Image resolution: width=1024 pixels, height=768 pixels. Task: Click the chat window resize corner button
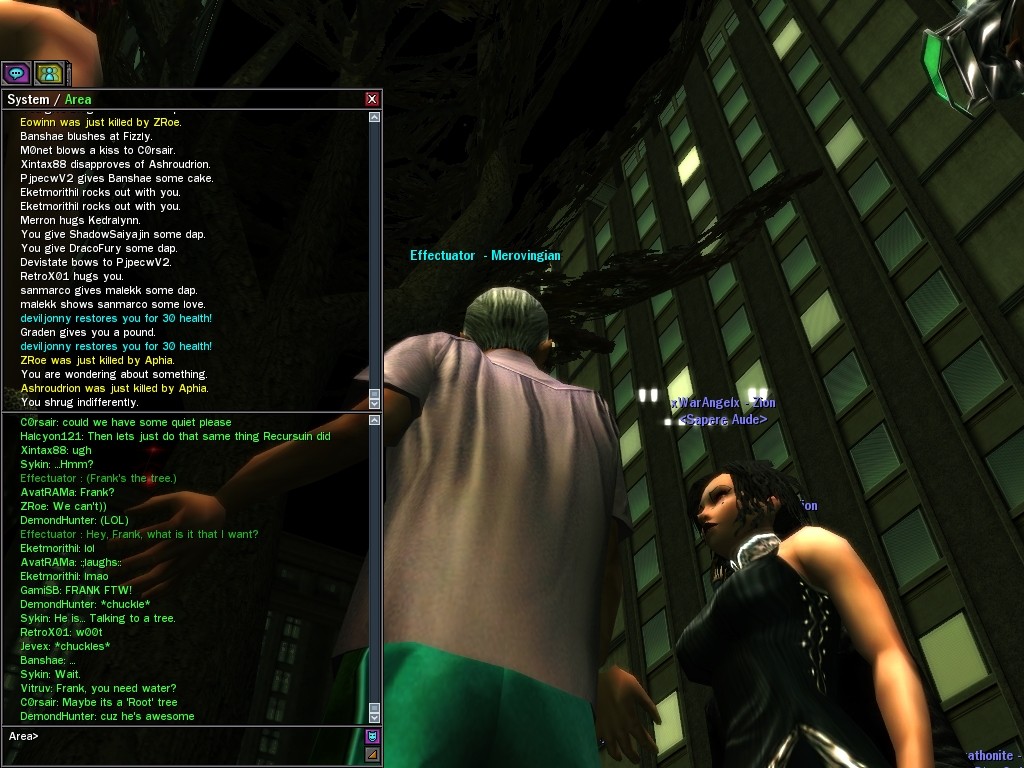[x=373, y=754]
